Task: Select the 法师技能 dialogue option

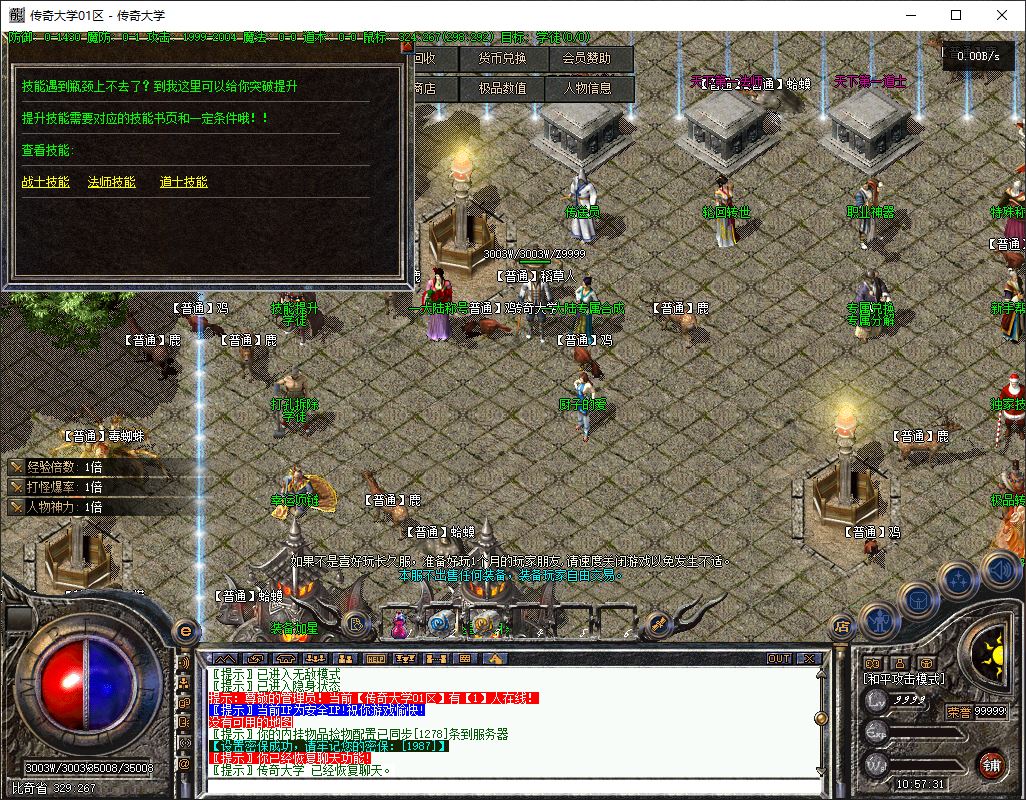Action: click(x=112, y=182)
